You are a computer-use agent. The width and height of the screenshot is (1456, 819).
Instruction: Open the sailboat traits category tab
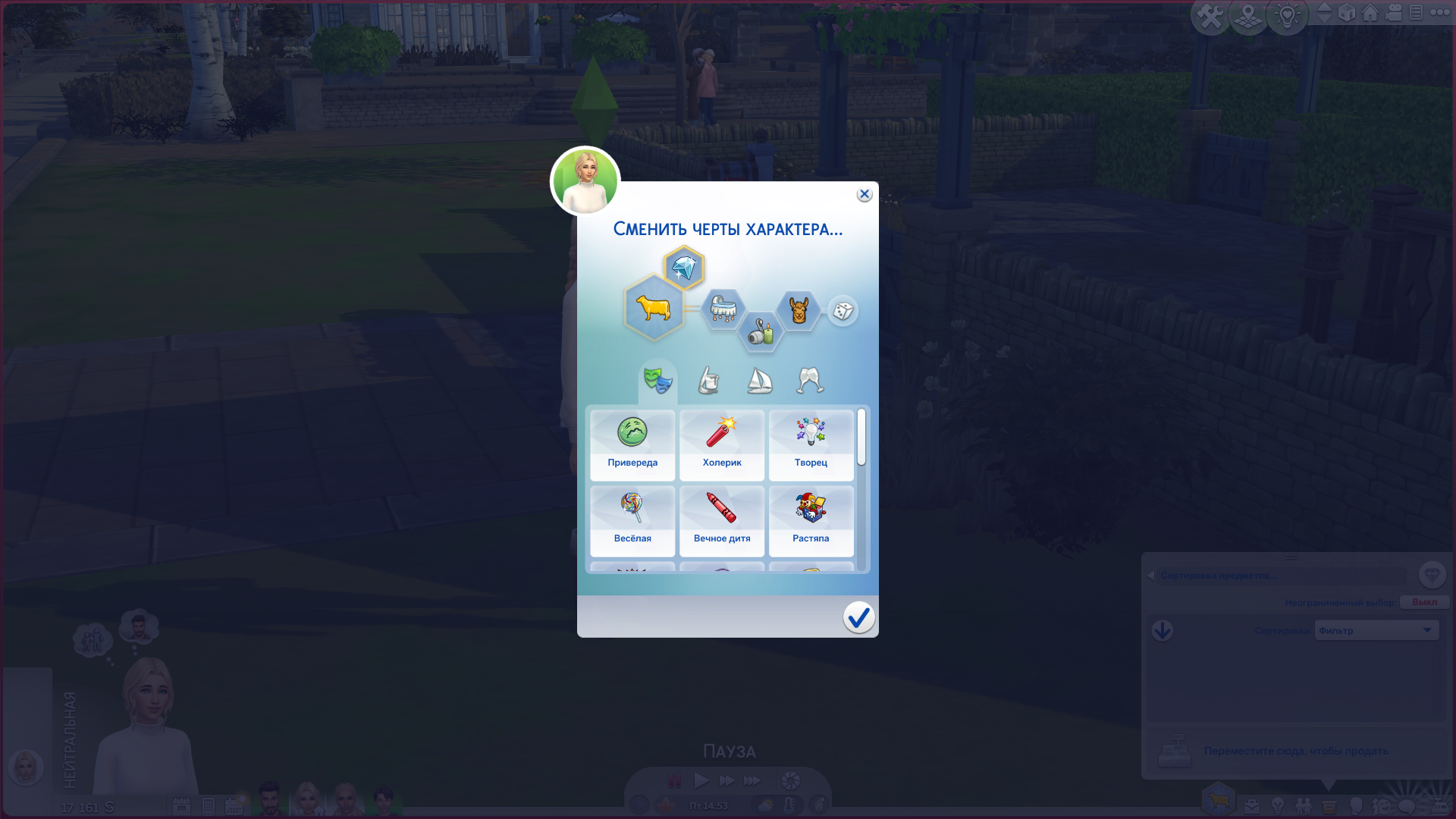tap(759, 381)
